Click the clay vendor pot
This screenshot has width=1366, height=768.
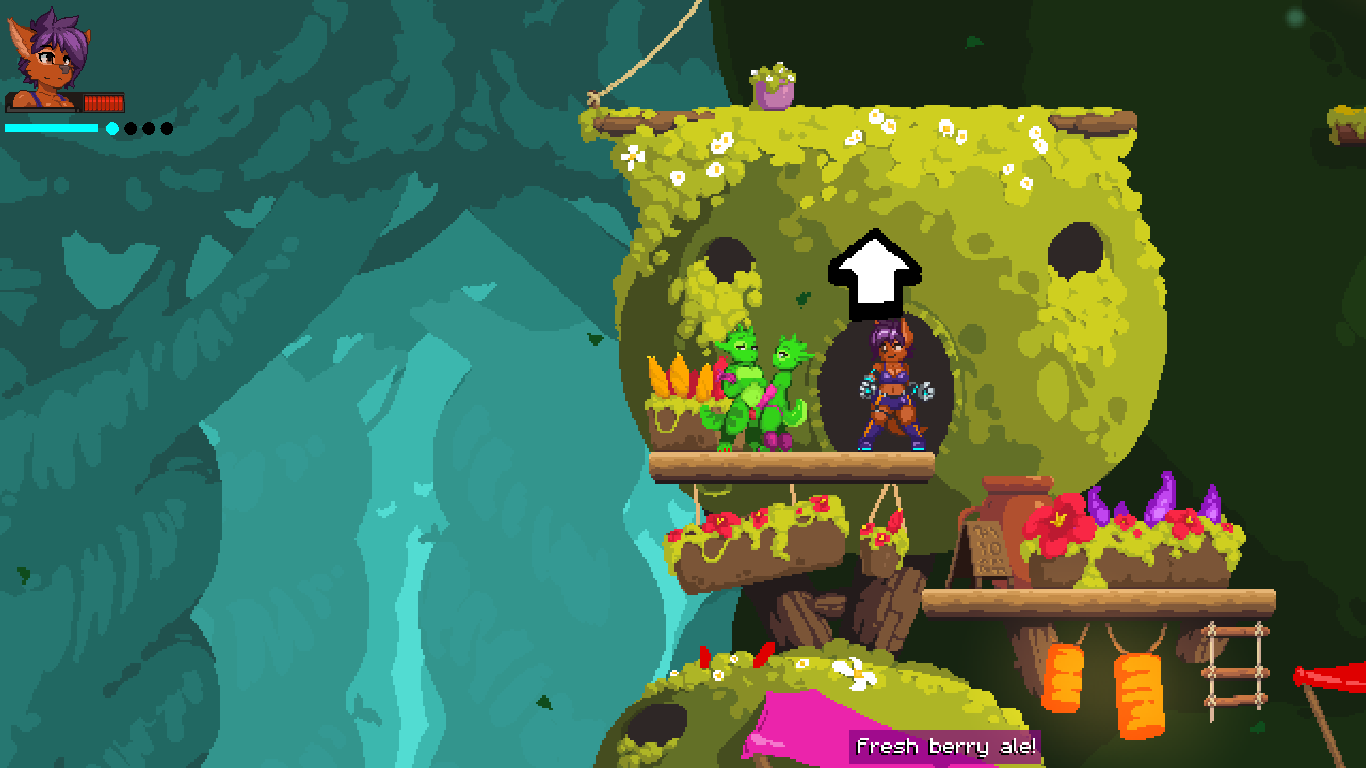pos(1018,510)
